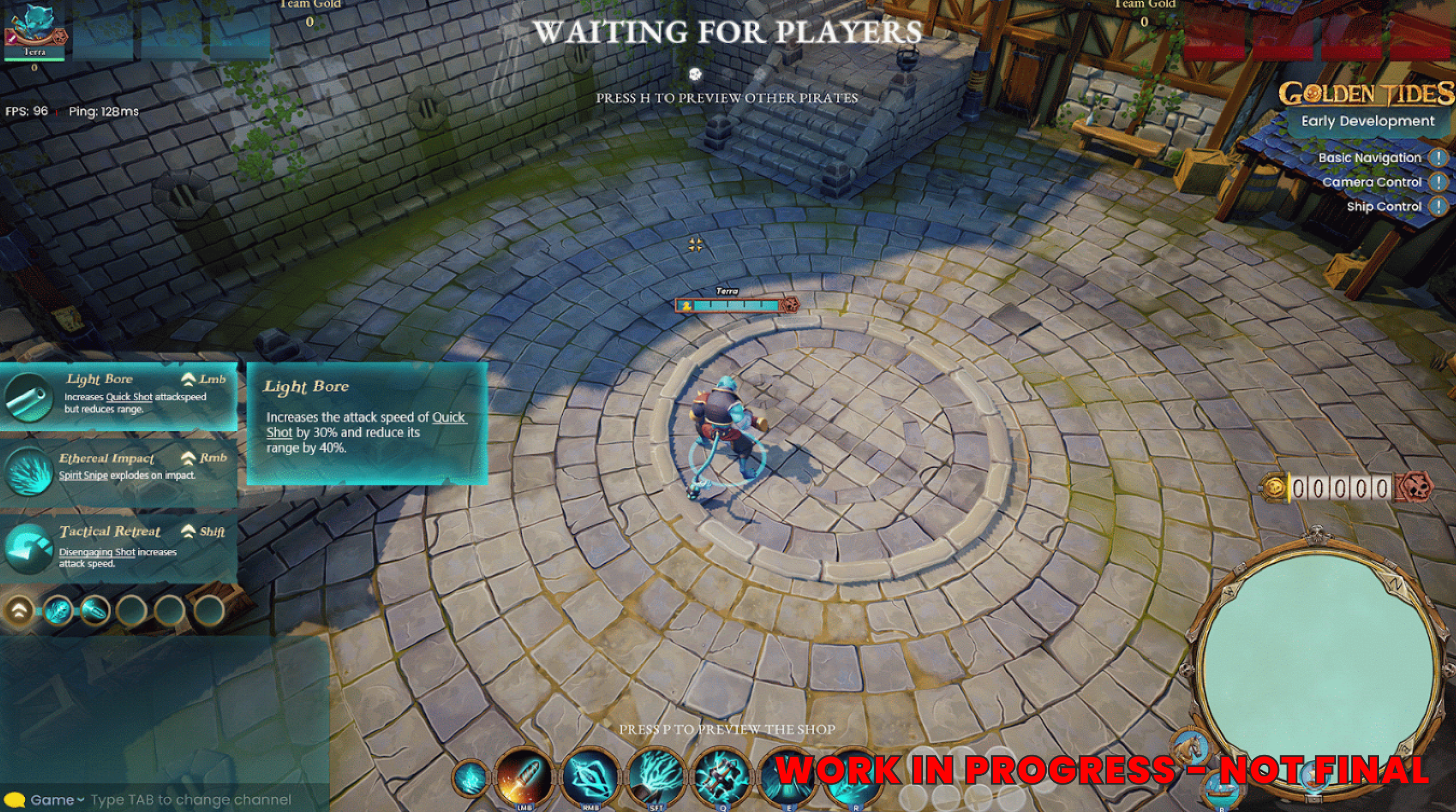
Task: Toggle the double-chevron upgrade button
Action: [19, 610]
